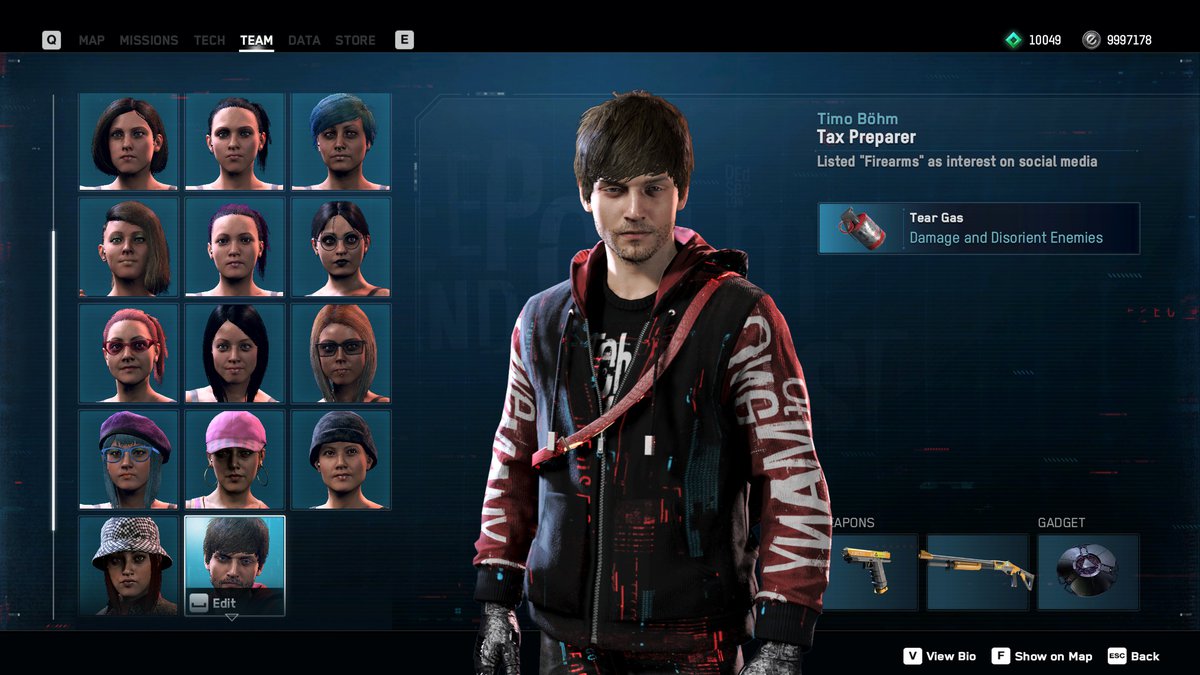Go to the Tech tab

pyautogui.click(x=209, y=40)
